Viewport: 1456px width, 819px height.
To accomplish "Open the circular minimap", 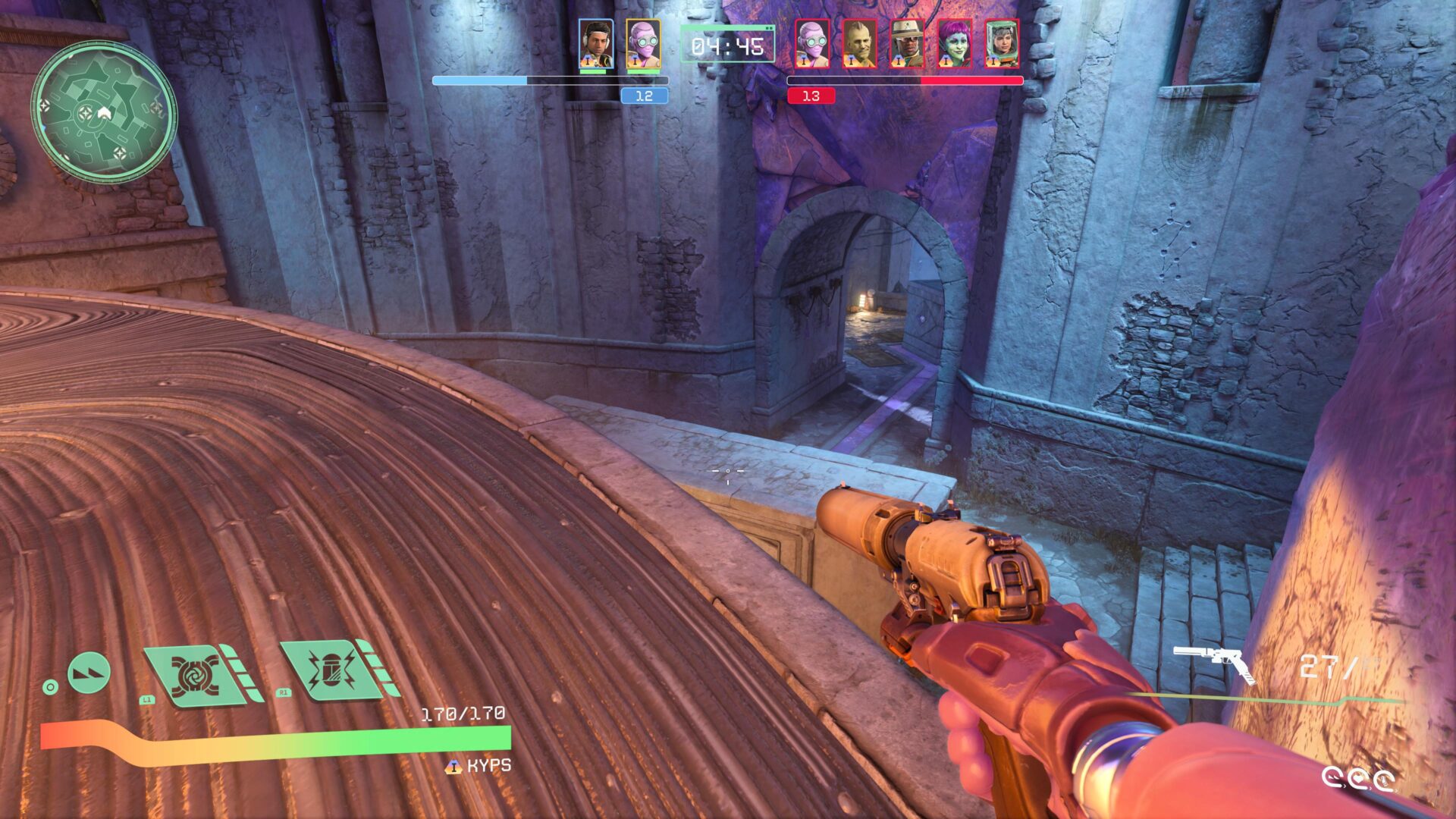I will (x=104, y=111).
